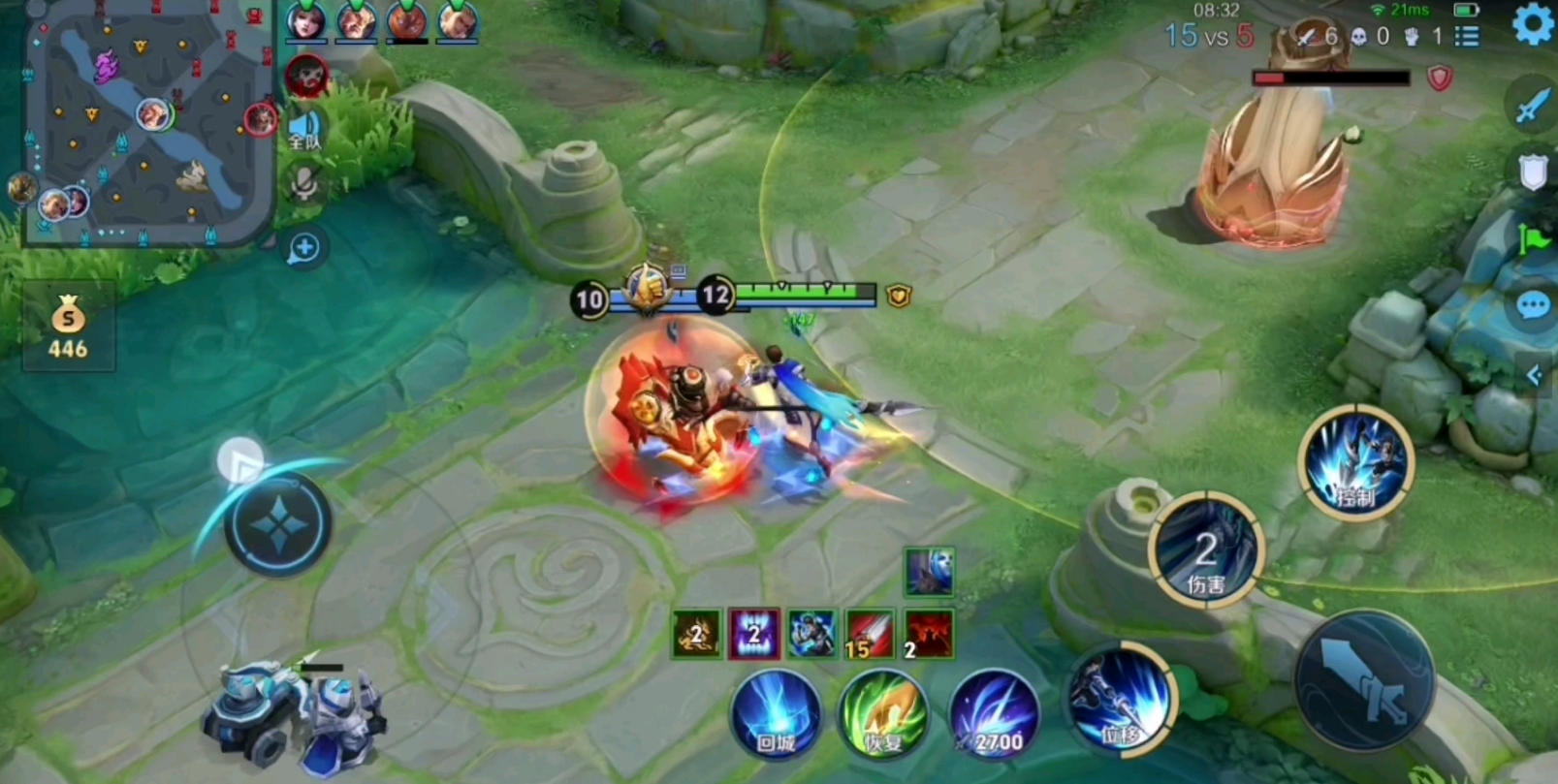Screen dimensions: 1558x784
Task: Click the plus magnifier icon below microphone
Action: point(304,248)
